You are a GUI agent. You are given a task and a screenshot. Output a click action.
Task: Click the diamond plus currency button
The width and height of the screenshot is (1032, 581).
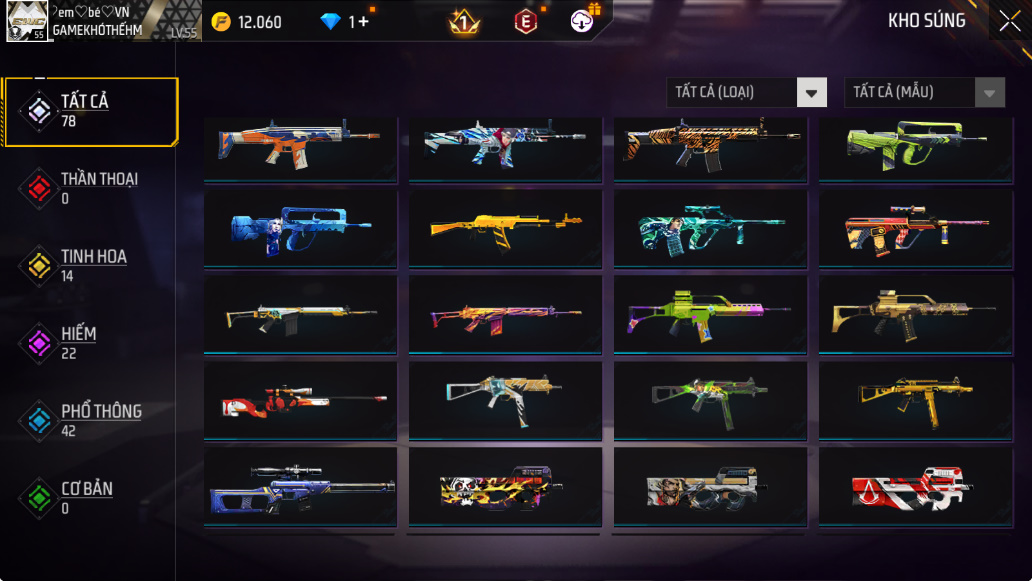(x=345, y=22)
